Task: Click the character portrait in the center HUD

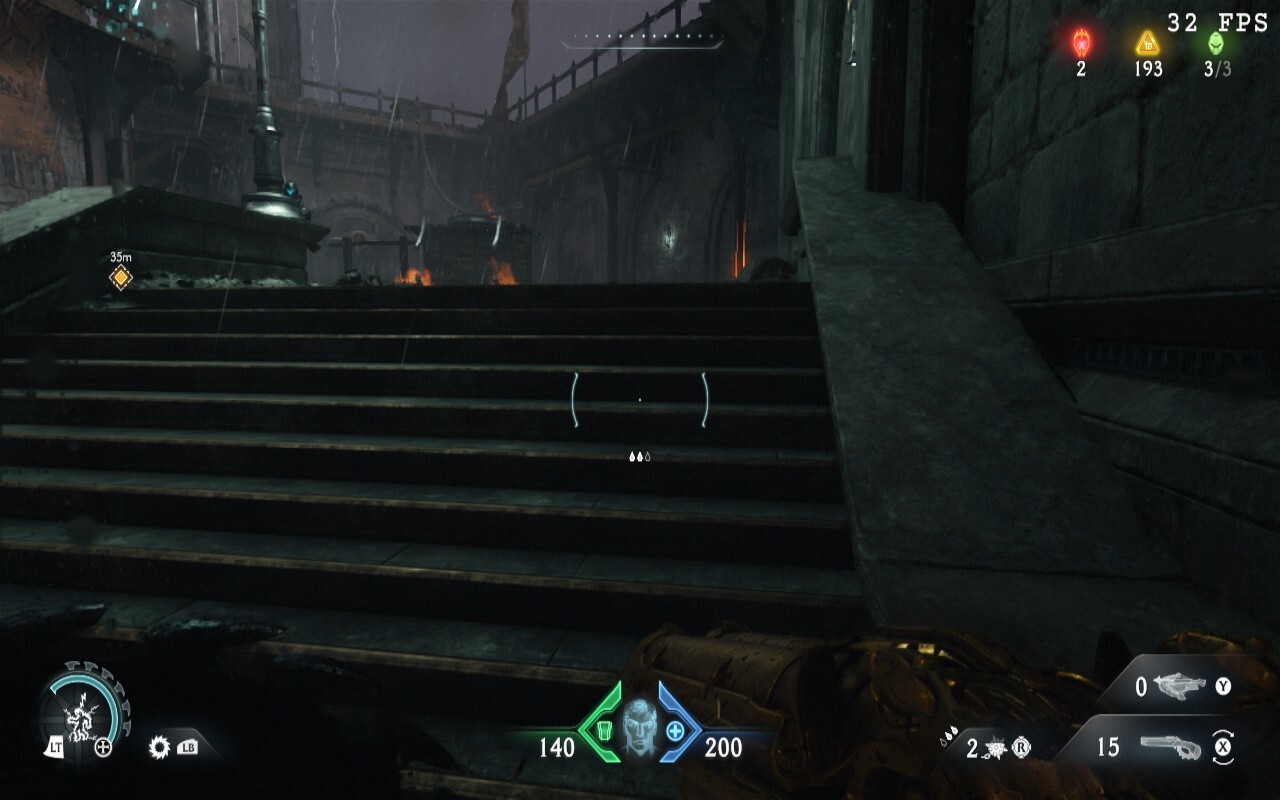Action: pyautogui.click(x=638, y=727)
